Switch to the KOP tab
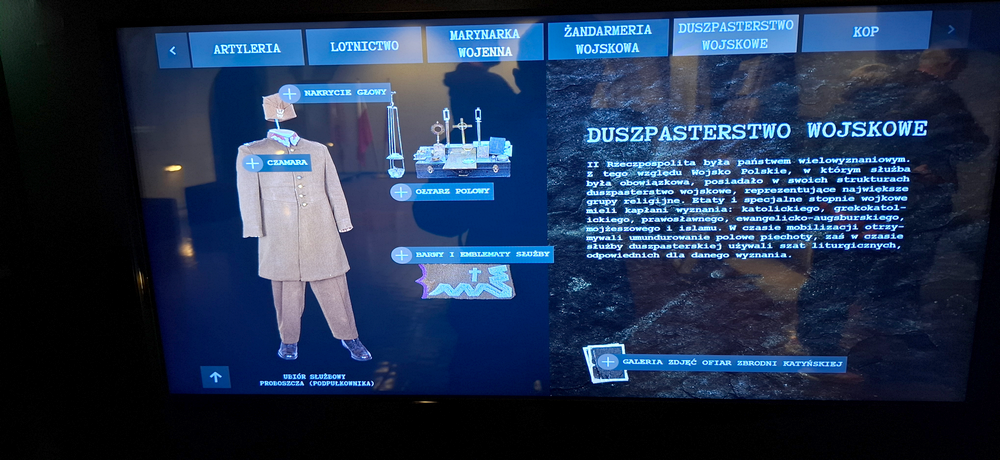1000x460 pixels. click(x=865, y=32)
